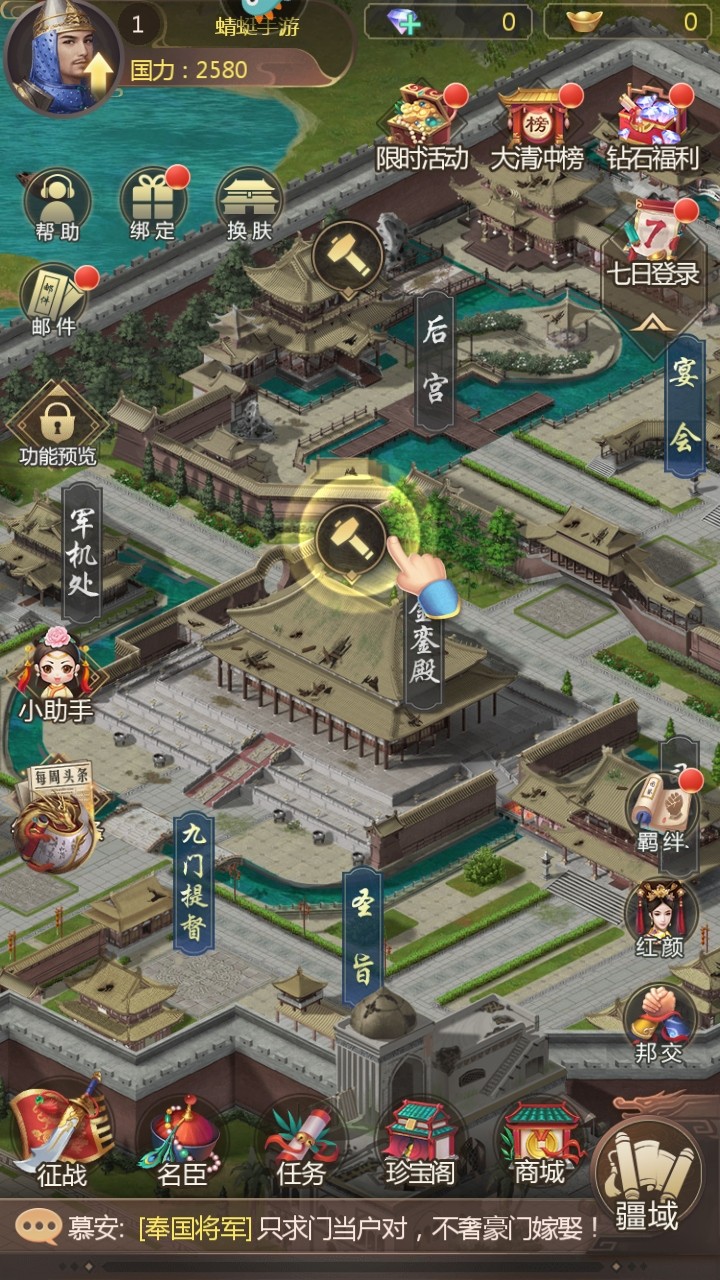Viewport: 720px width, 1280px height.
Task: Go to the 商城 shop
Action: (x=540, y=1142)
